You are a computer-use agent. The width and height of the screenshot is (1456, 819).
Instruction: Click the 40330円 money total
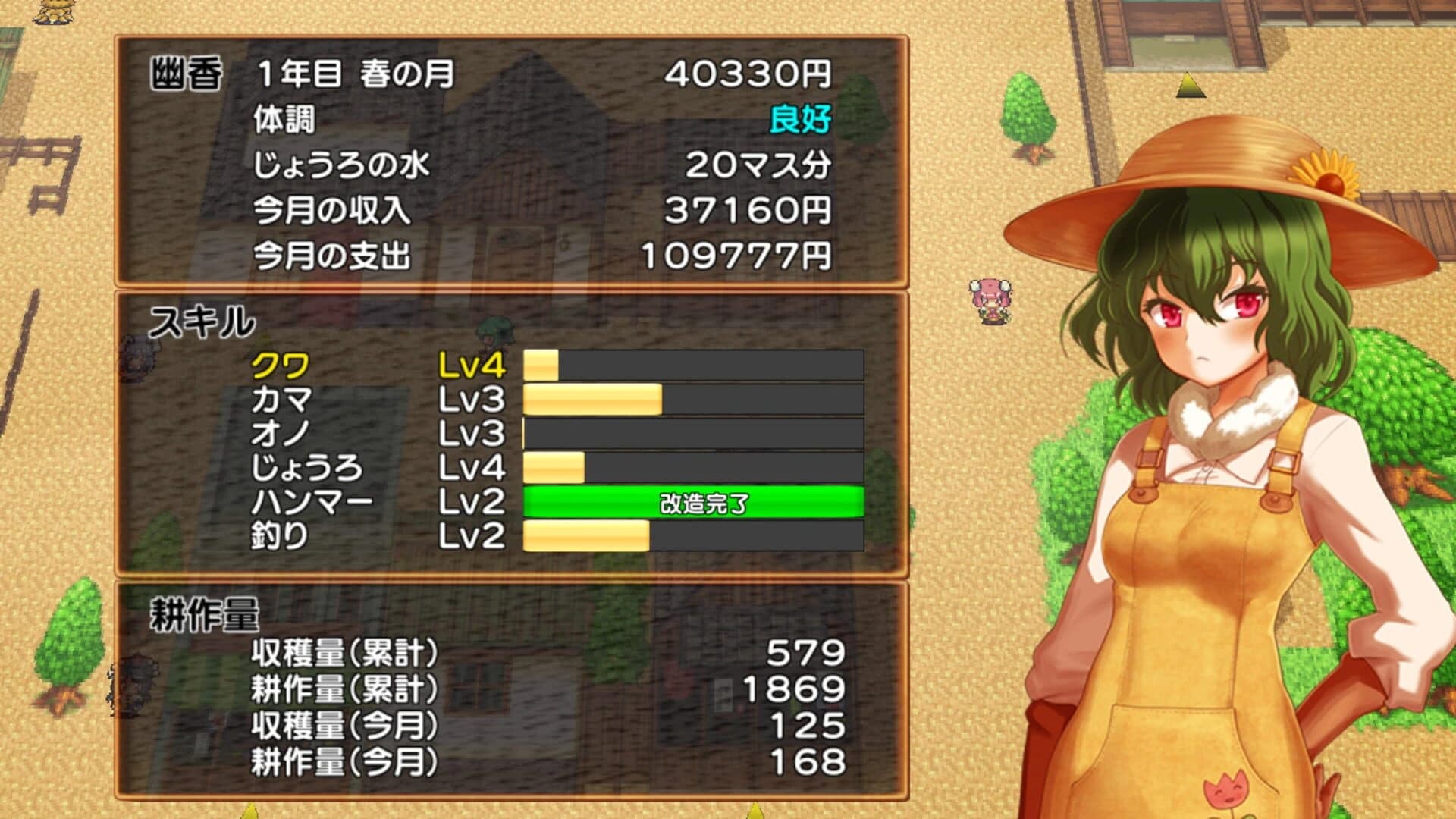(747, 72)
